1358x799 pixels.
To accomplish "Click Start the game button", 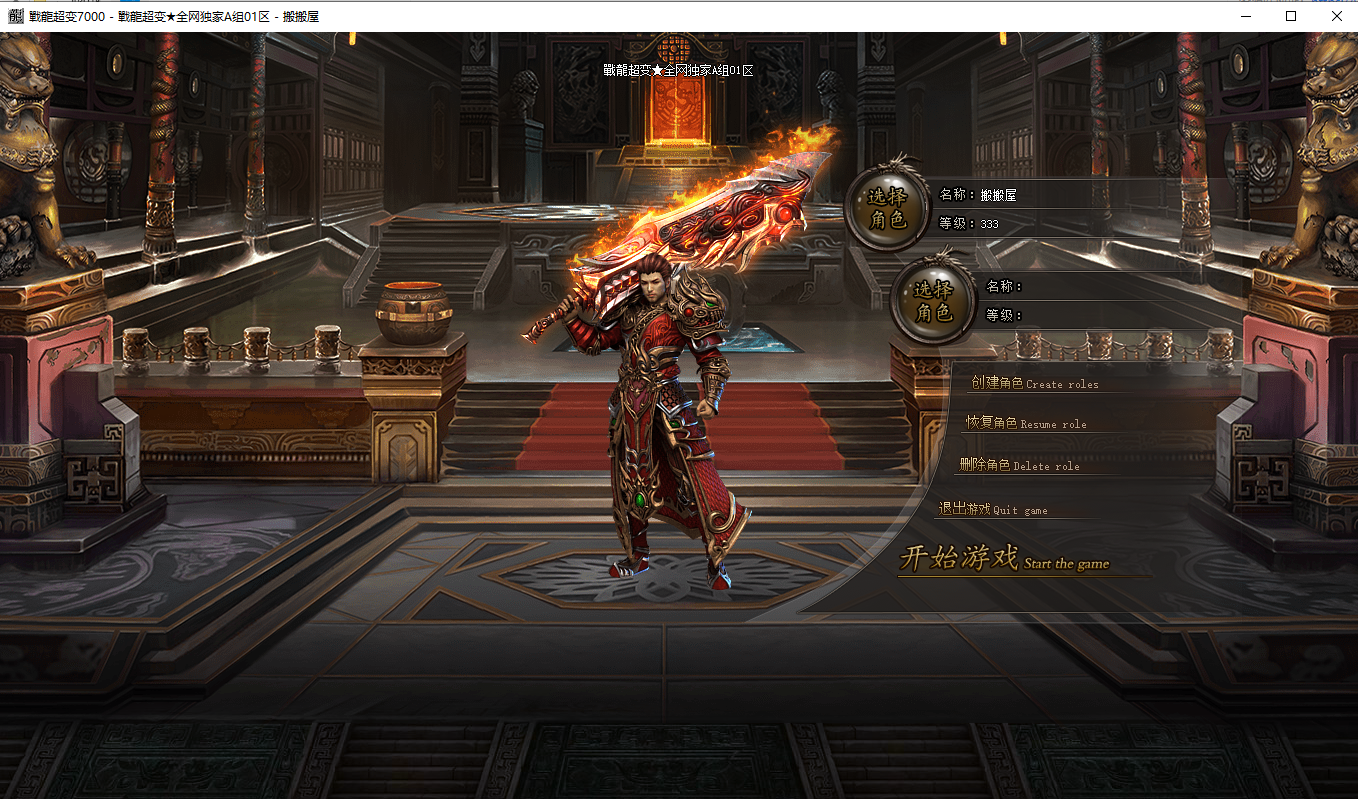I will click(x=1003, y=559).
